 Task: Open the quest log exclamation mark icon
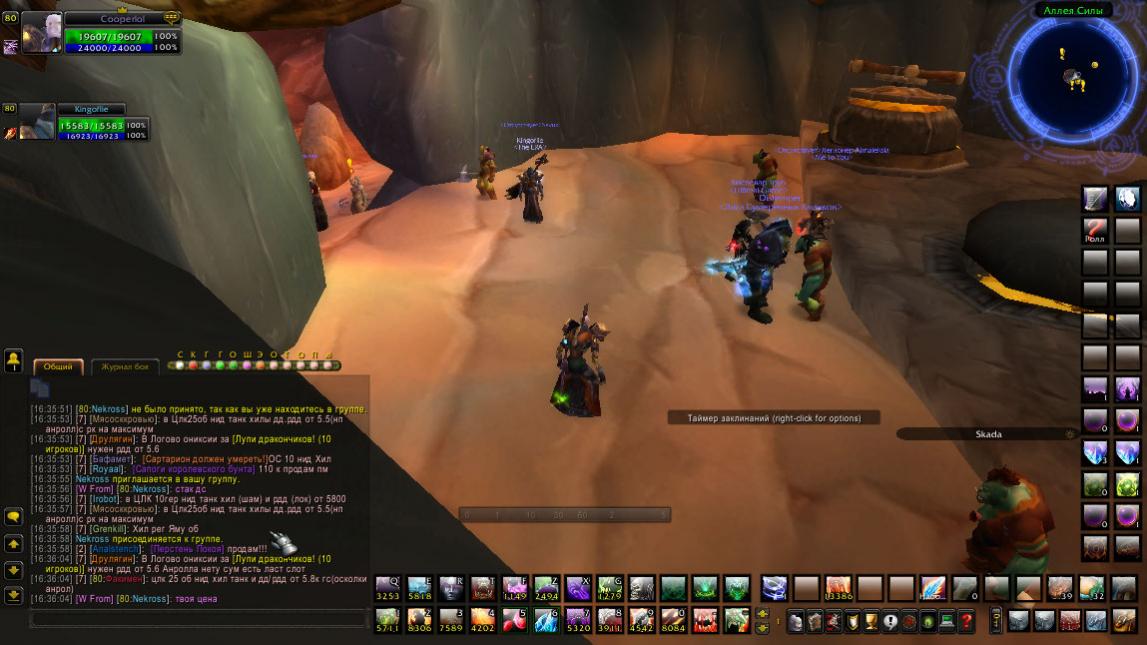tap(890, 621)
